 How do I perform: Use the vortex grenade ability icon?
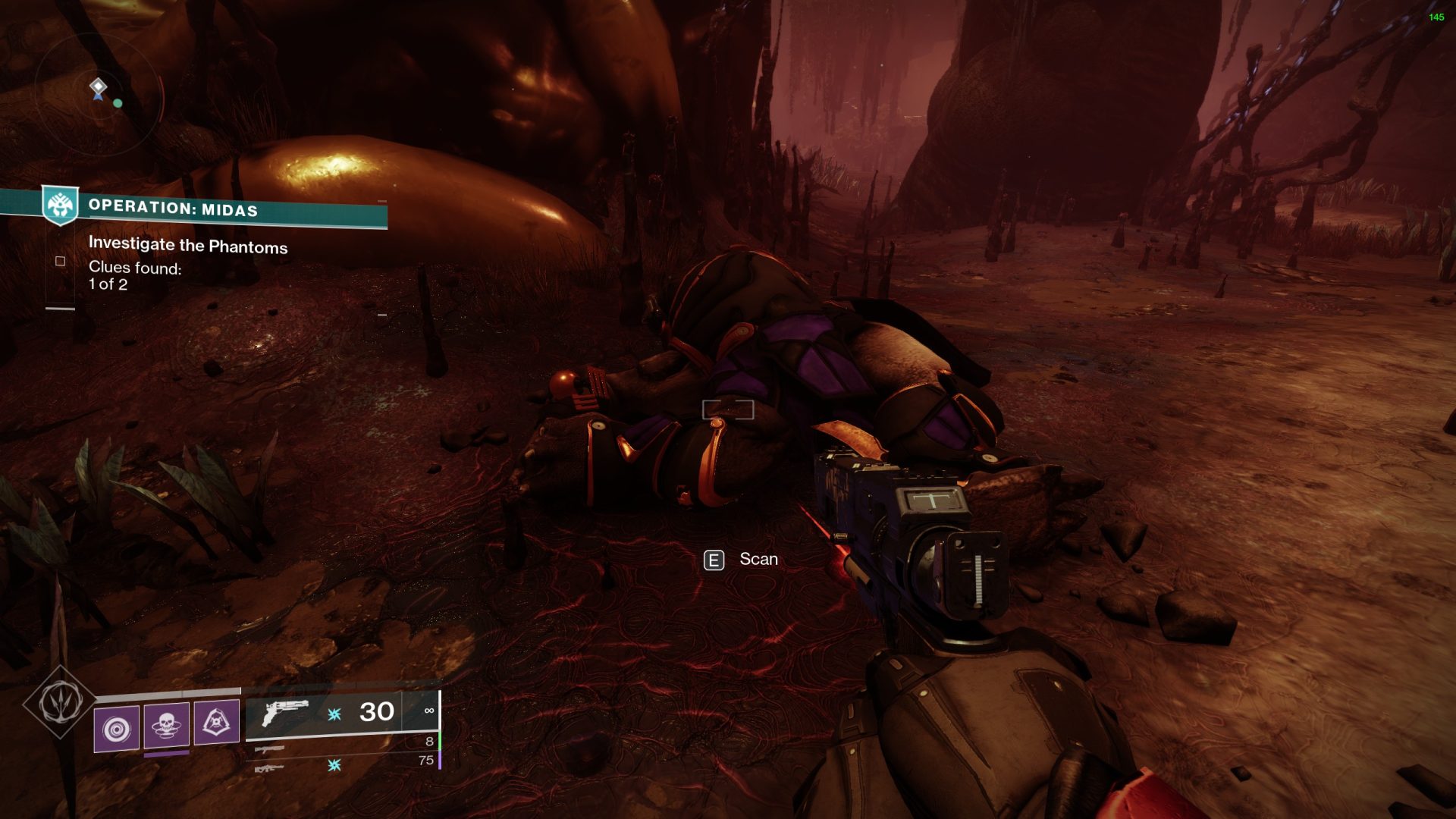(x=117, y=728)
